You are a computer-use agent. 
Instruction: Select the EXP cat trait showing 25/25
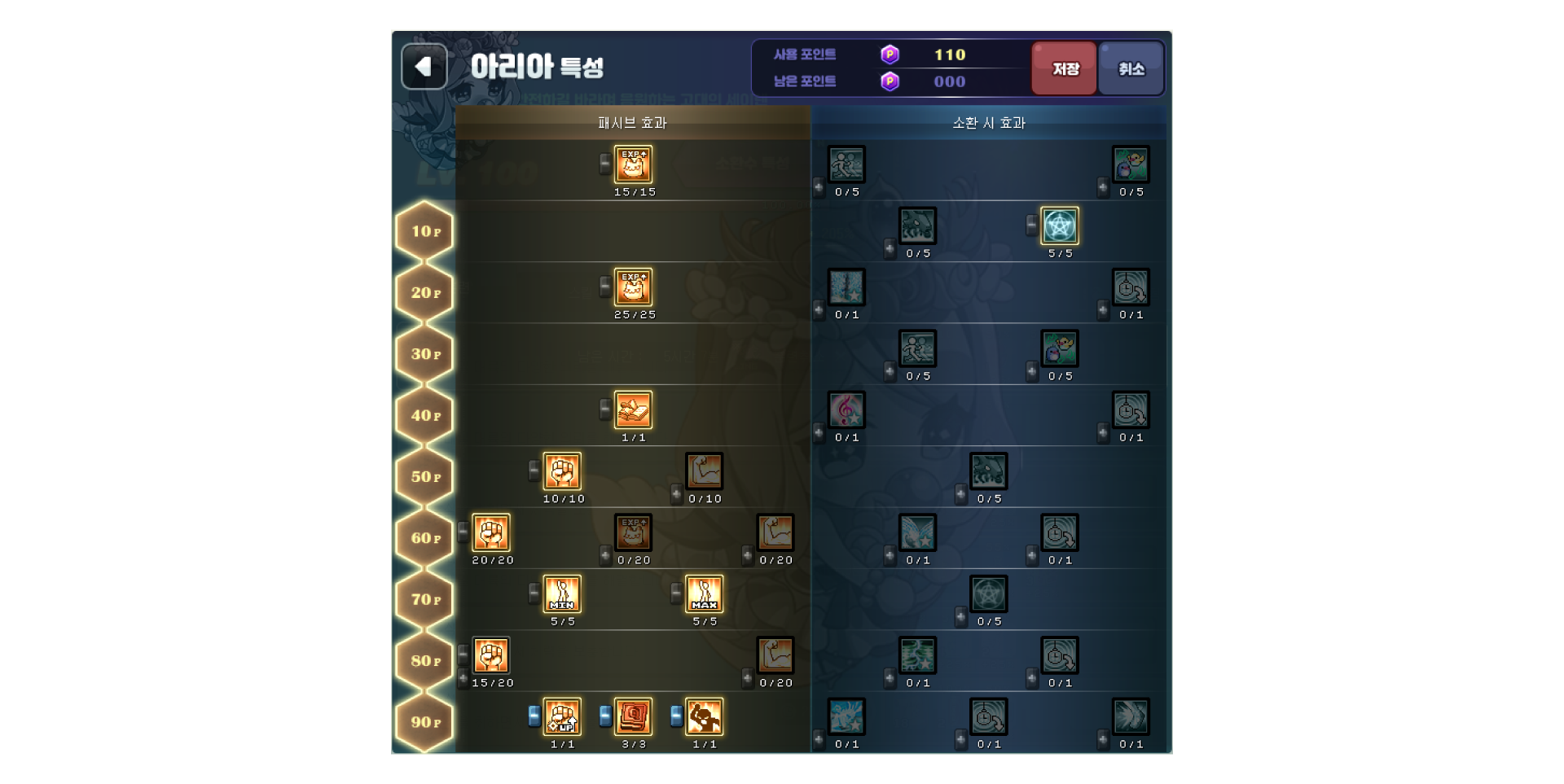(633, 287)
